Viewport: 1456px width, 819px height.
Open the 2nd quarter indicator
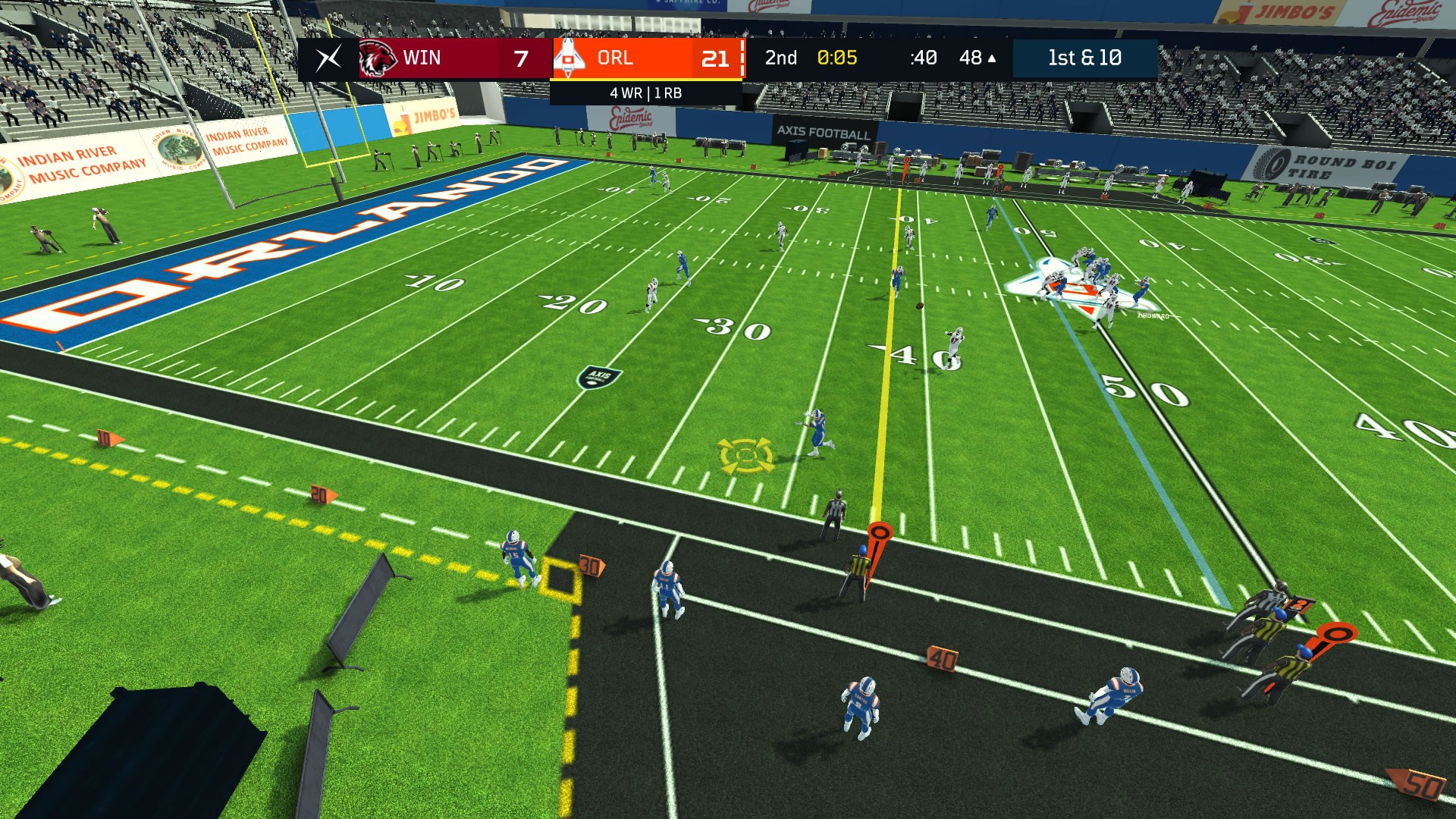point(780,57)
